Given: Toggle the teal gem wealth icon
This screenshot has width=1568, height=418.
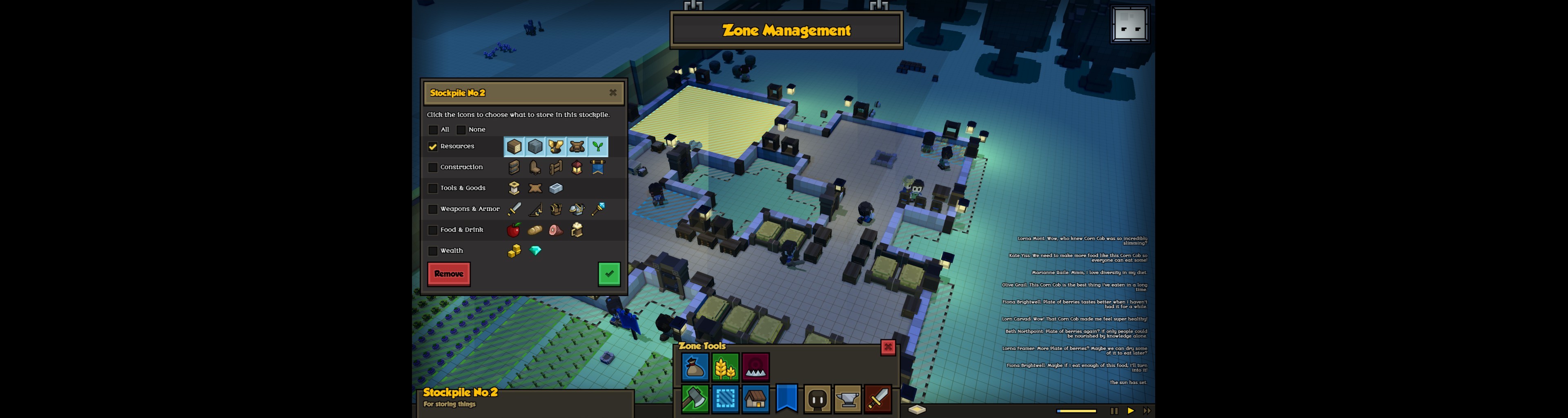Looking at the screenshot, I should (x=535, y=251).
